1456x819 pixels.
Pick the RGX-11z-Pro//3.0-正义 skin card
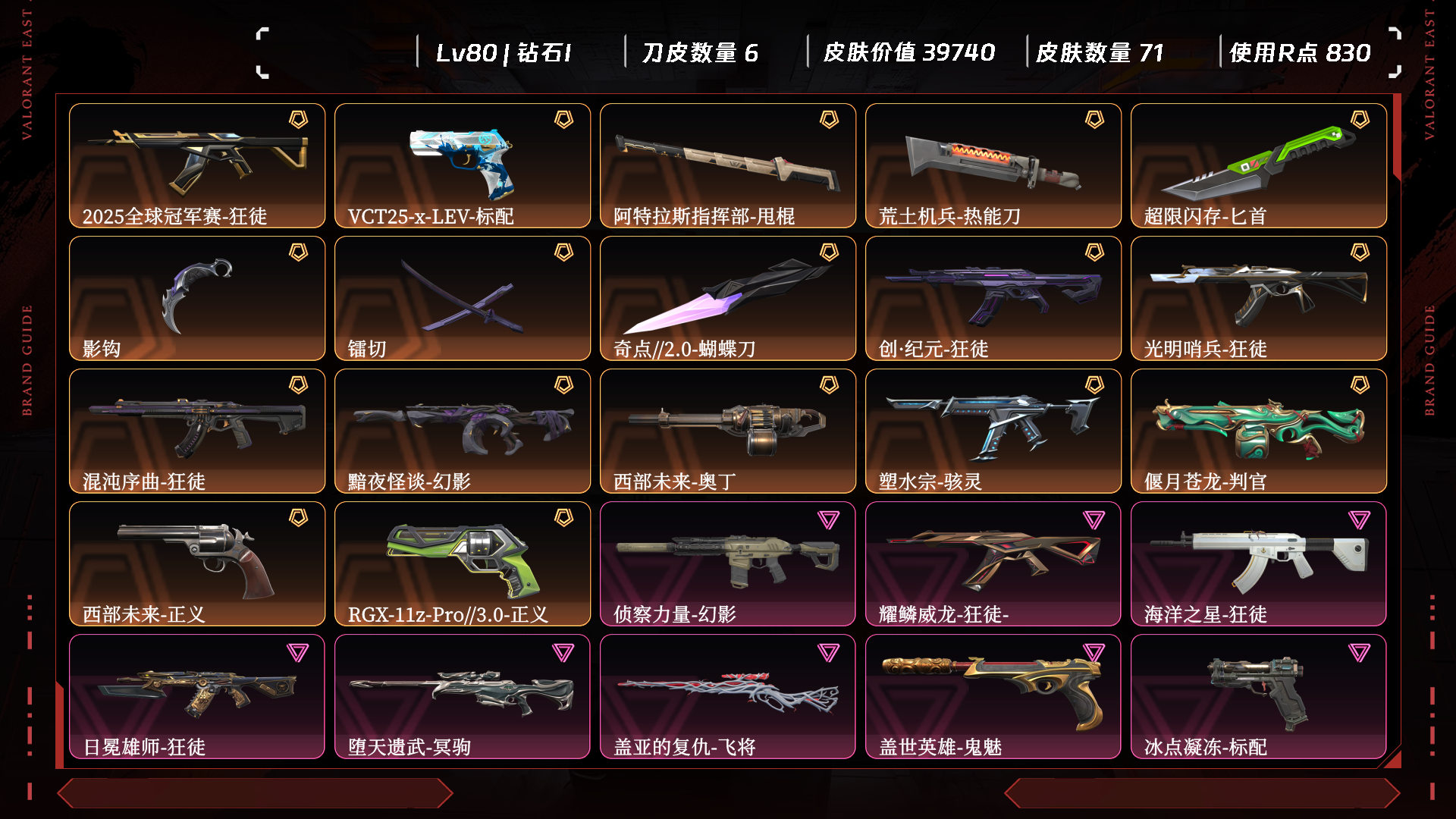click(x=463, y=563)
